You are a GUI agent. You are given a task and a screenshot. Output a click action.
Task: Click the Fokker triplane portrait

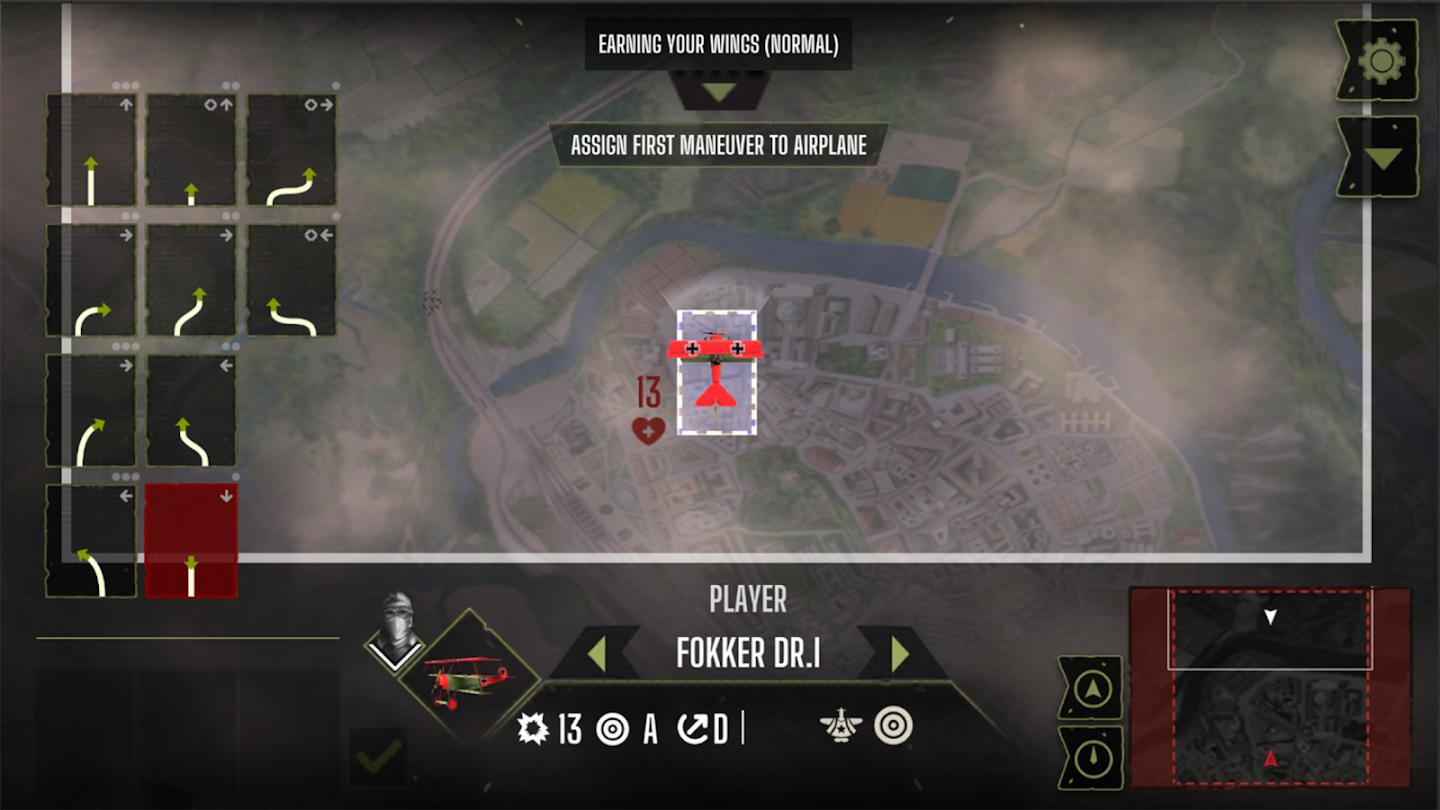click(468, 682)
